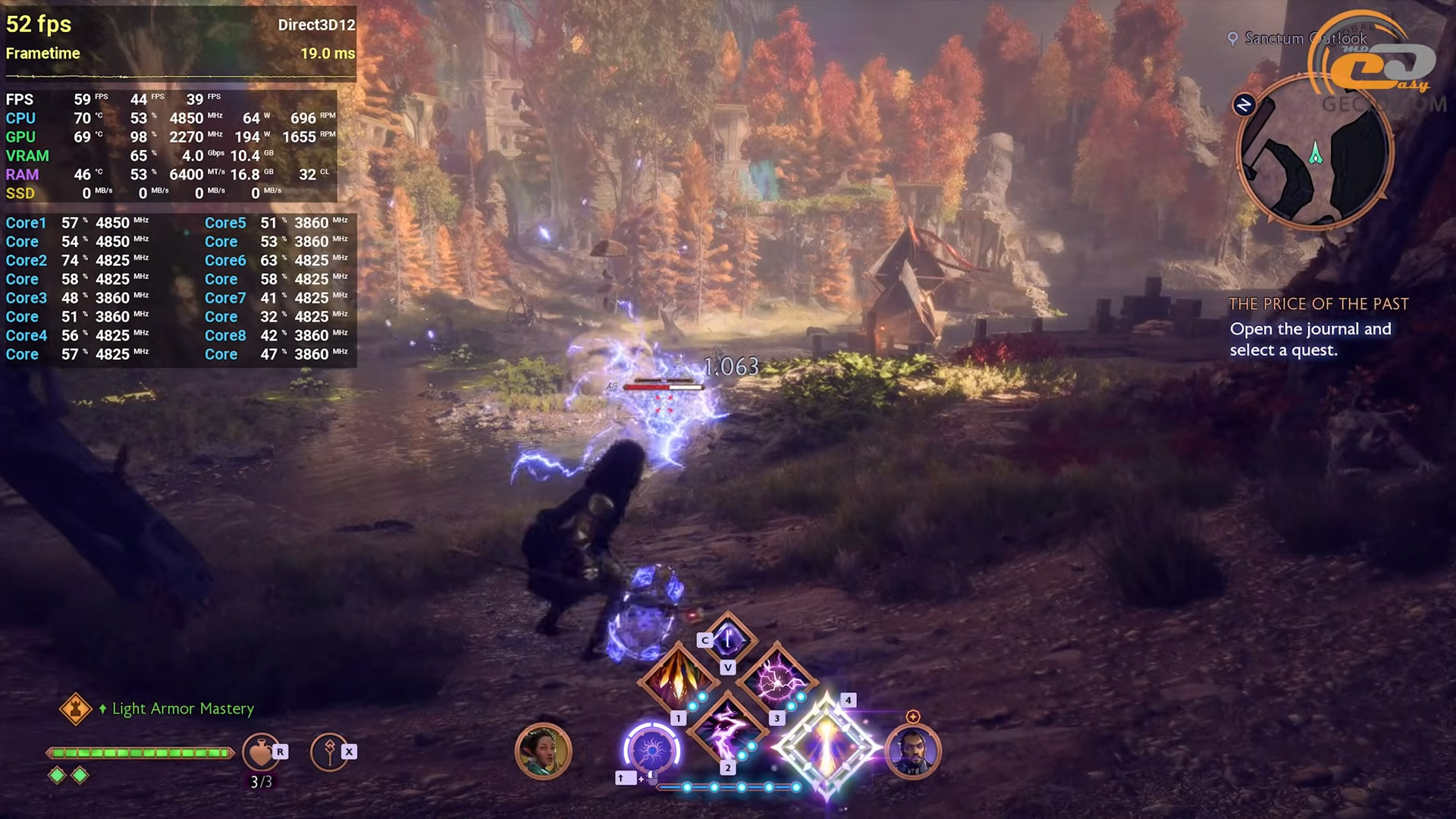Select the Light Armor Mastery buff icon
The image size is (1456, 819).
[76, 709]
